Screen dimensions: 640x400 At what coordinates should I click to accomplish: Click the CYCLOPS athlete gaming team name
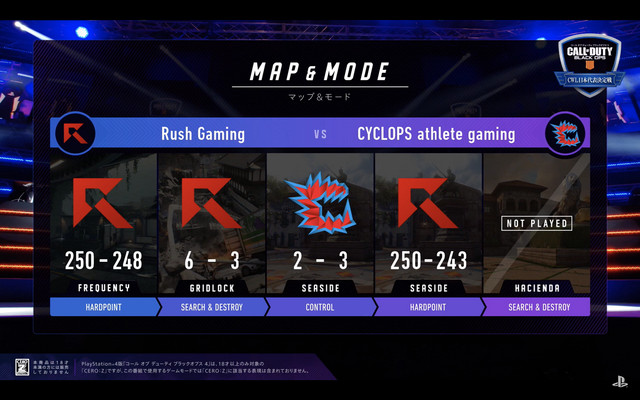coord(436,133)
